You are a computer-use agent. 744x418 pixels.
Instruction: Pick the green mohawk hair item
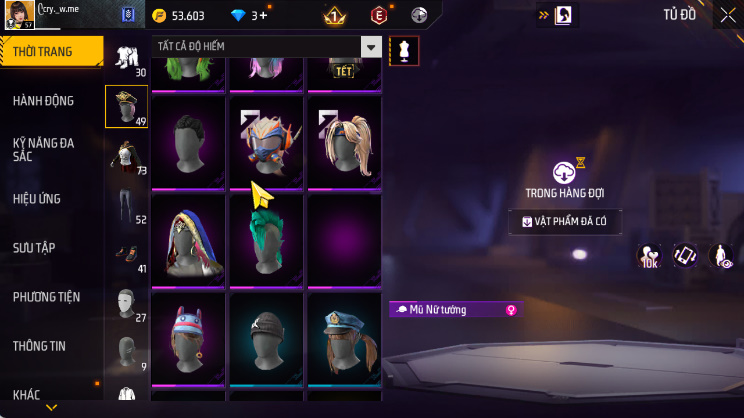tap(268, 238)
